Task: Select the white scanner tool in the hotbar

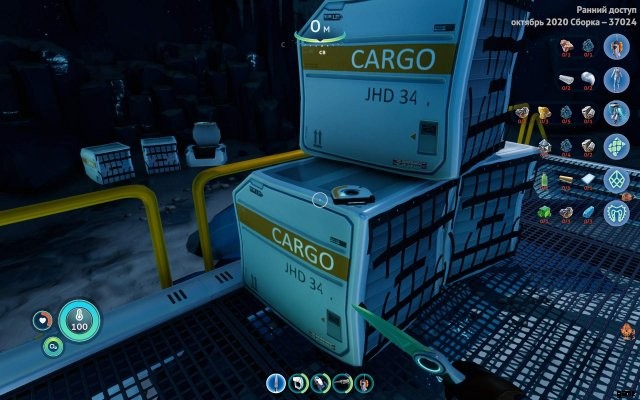Action: (x=297, y=383)
